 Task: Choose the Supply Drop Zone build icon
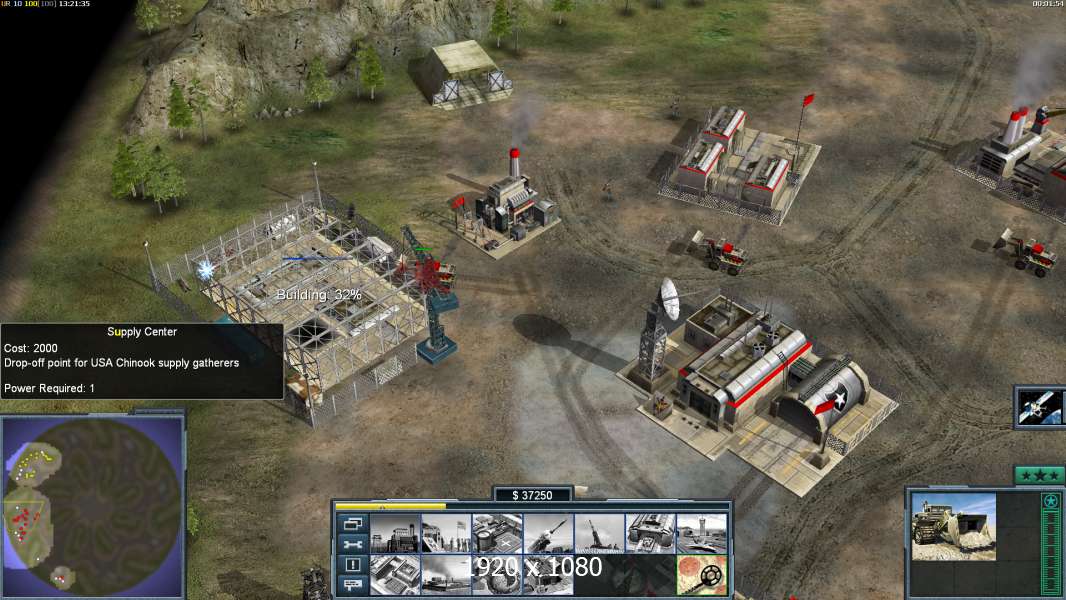click(x=445, y=575)
